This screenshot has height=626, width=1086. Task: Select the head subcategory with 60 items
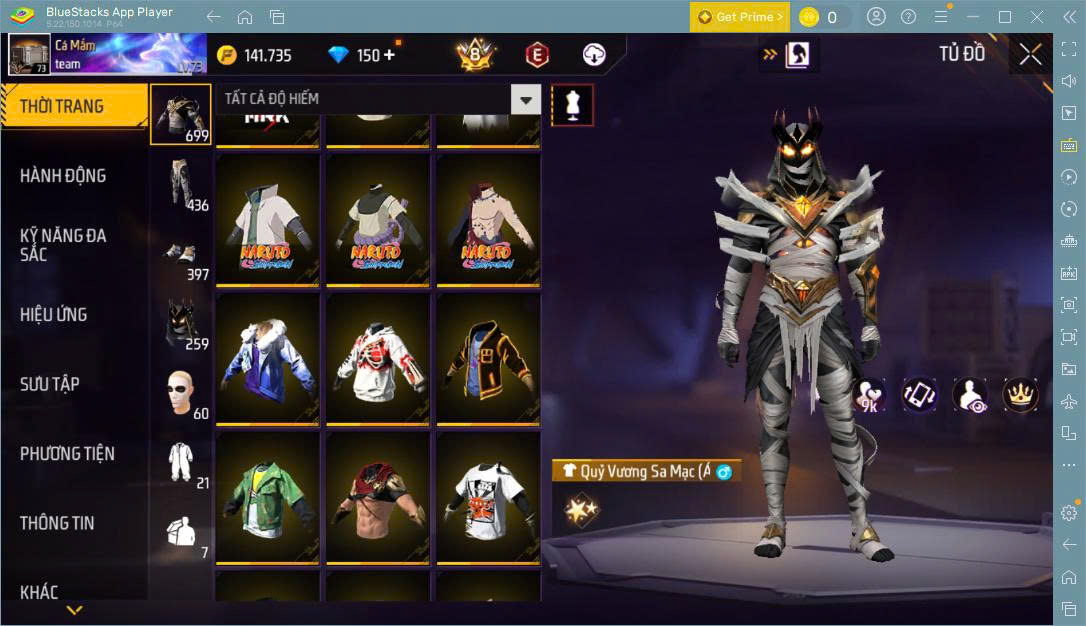[x=182, y=393]
